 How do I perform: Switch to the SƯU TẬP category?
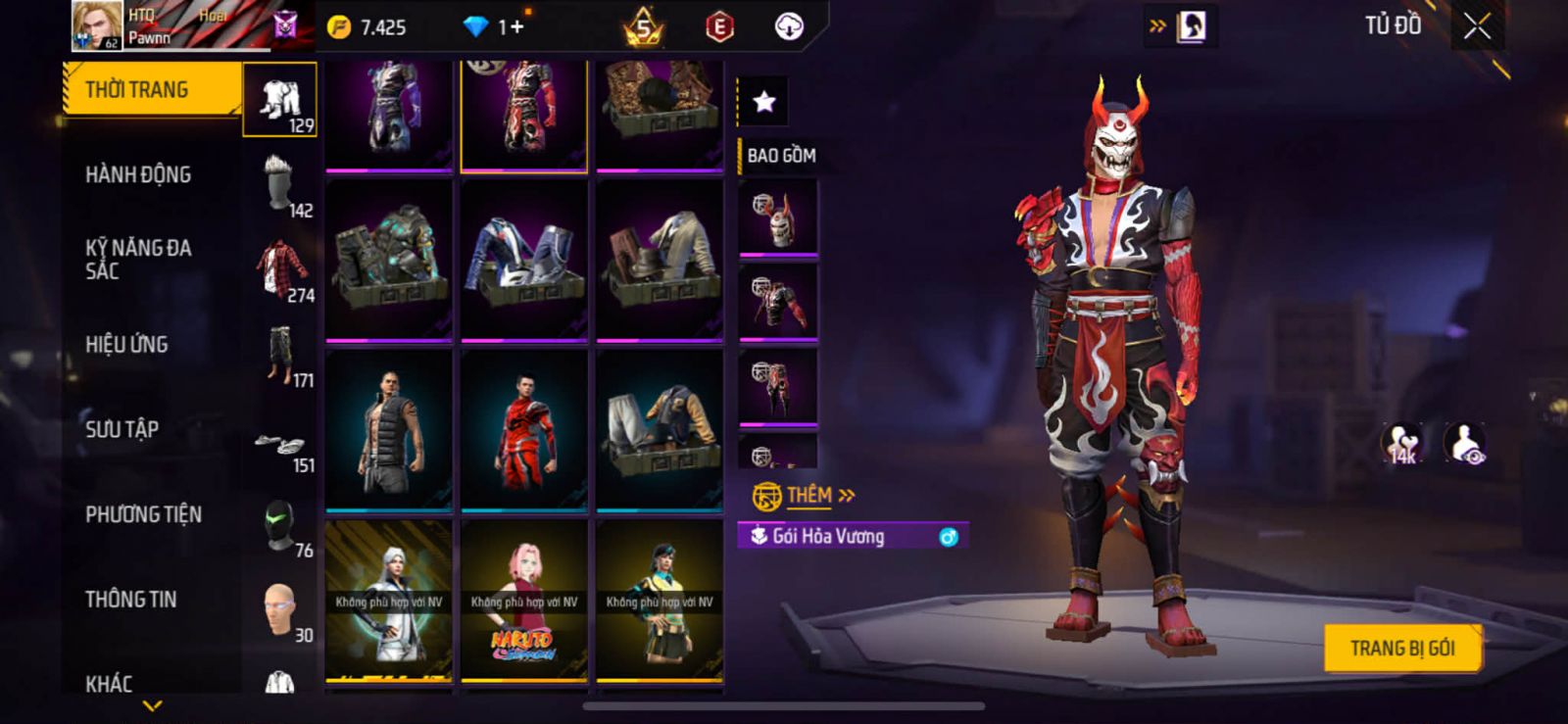(122, 429)
